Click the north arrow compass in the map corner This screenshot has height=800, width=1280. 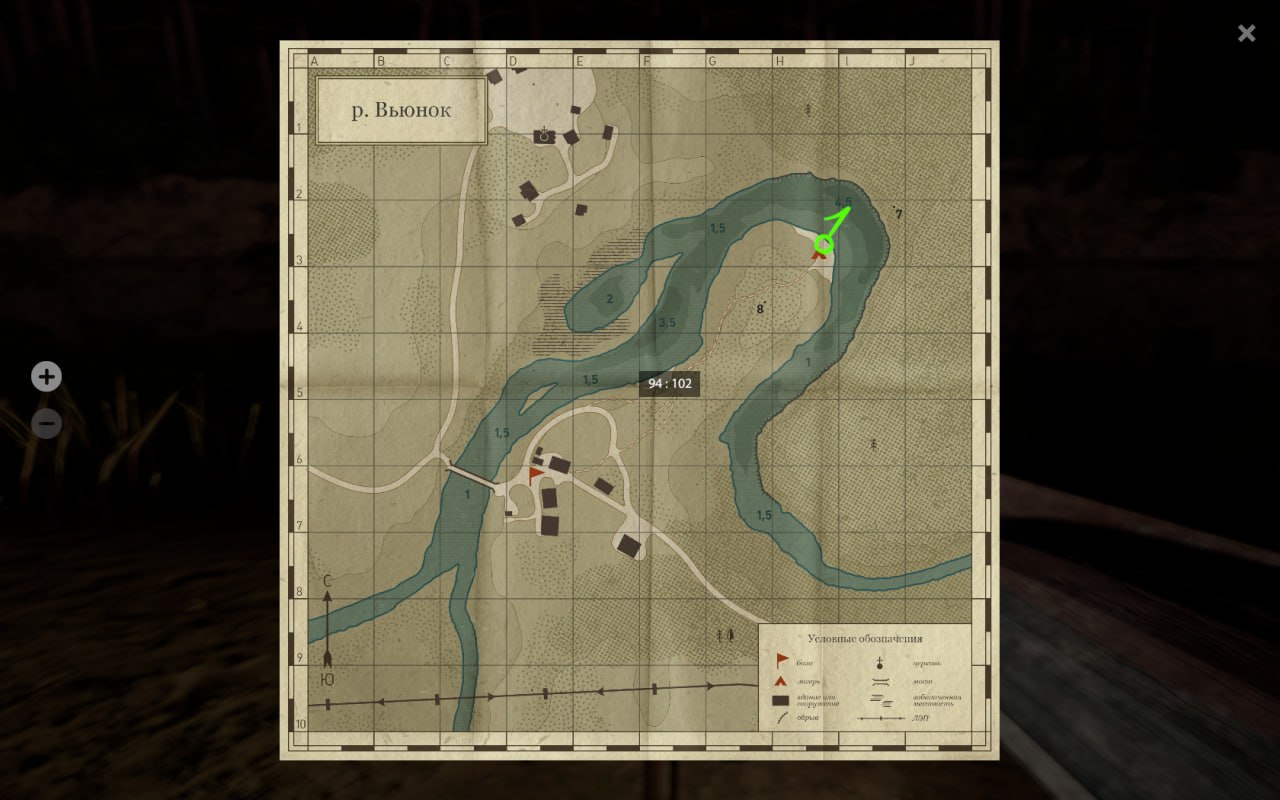[327, 625]
